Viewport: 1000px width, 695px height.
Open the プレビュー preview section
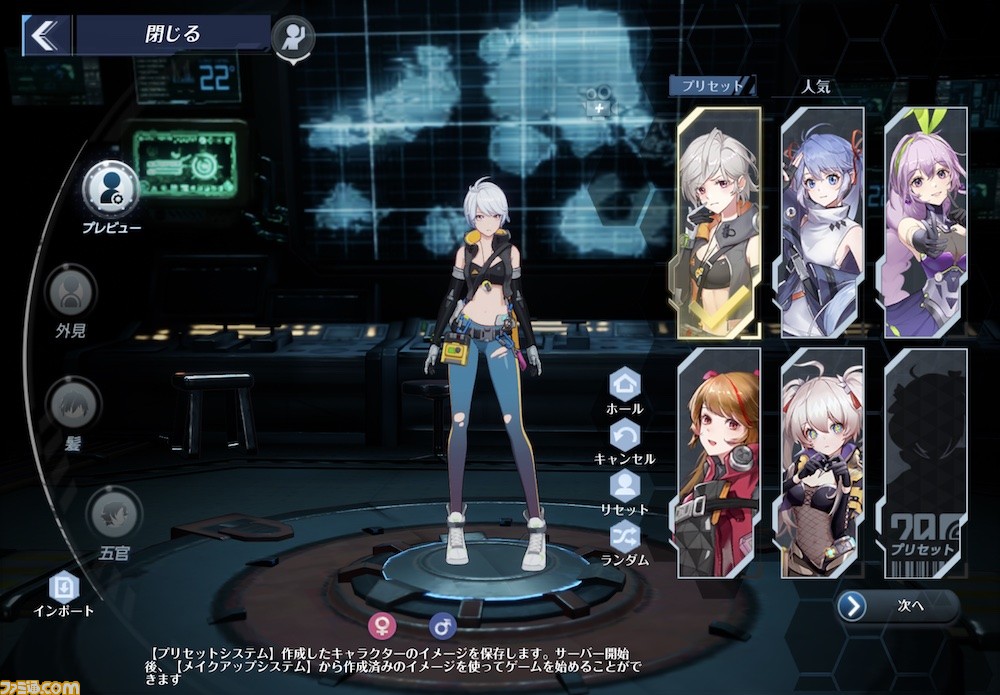point(110,188)
